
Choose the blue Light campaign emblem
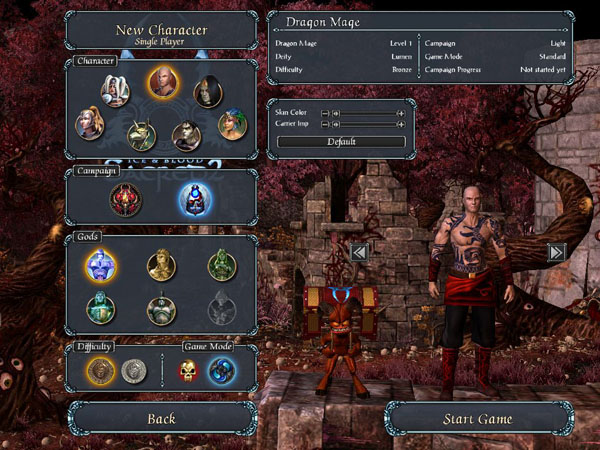coord(194,199)
